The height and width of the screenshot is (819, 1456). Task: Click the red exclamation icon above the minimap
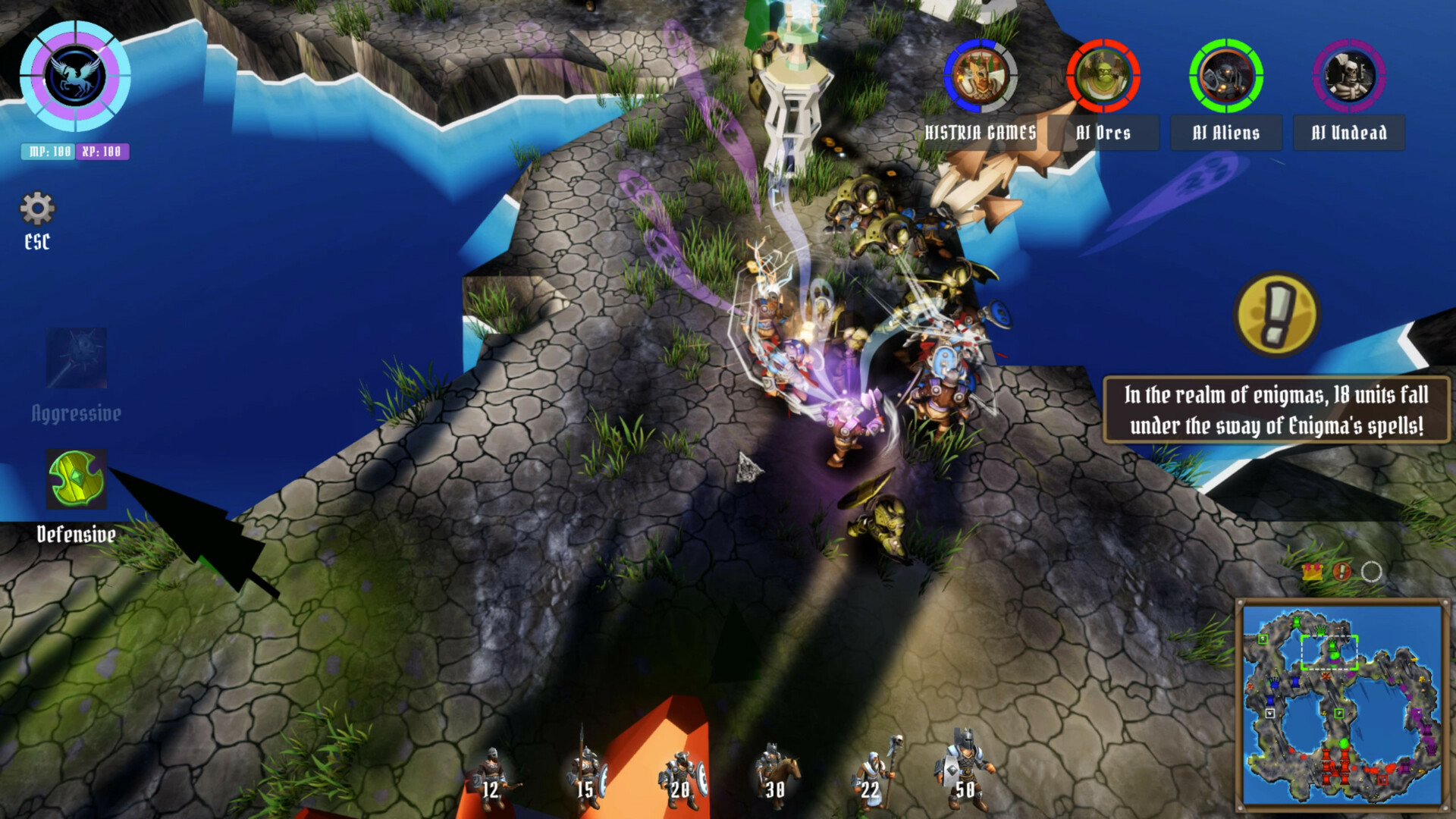coord(1342,572)
